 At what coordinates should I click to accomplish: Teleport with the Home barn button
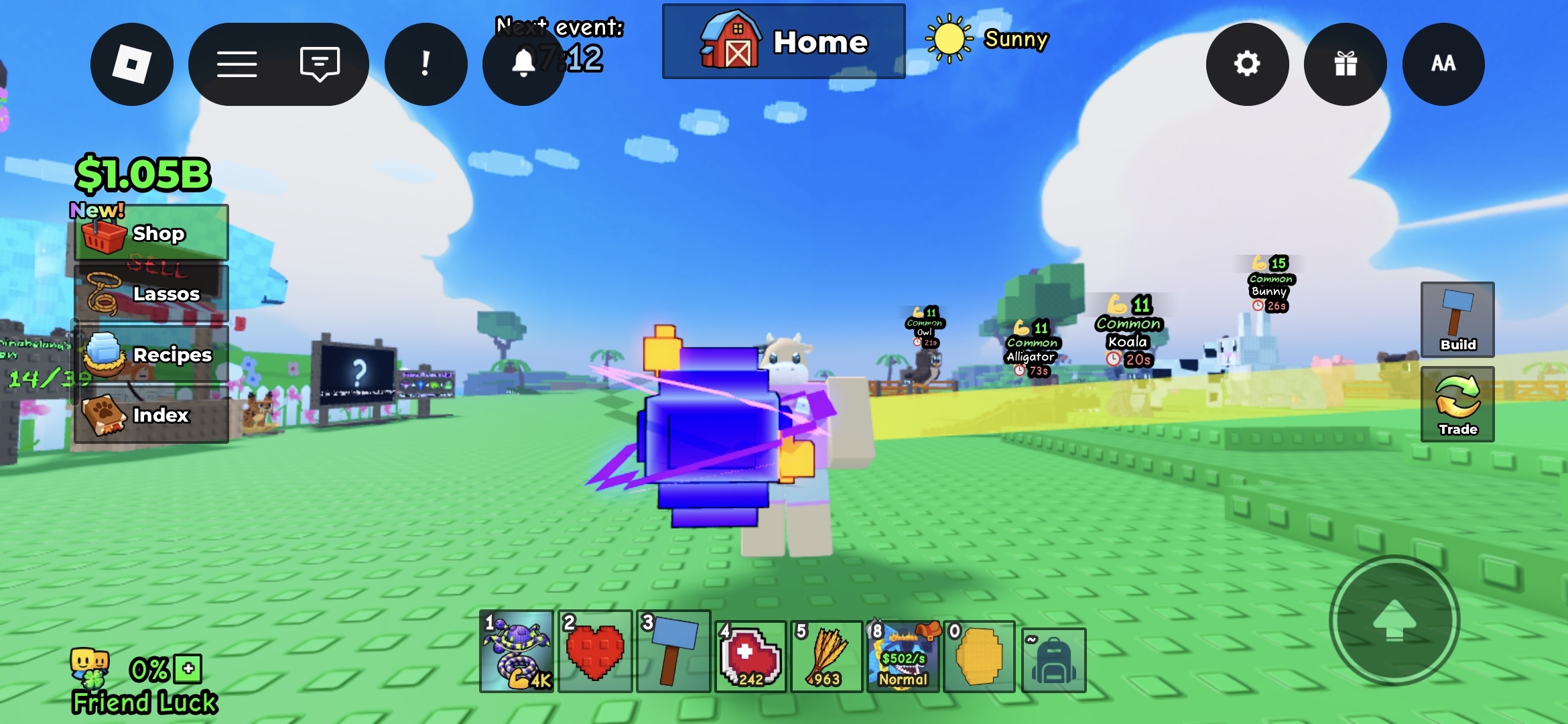pyautogui.click(x=783, y=42)
